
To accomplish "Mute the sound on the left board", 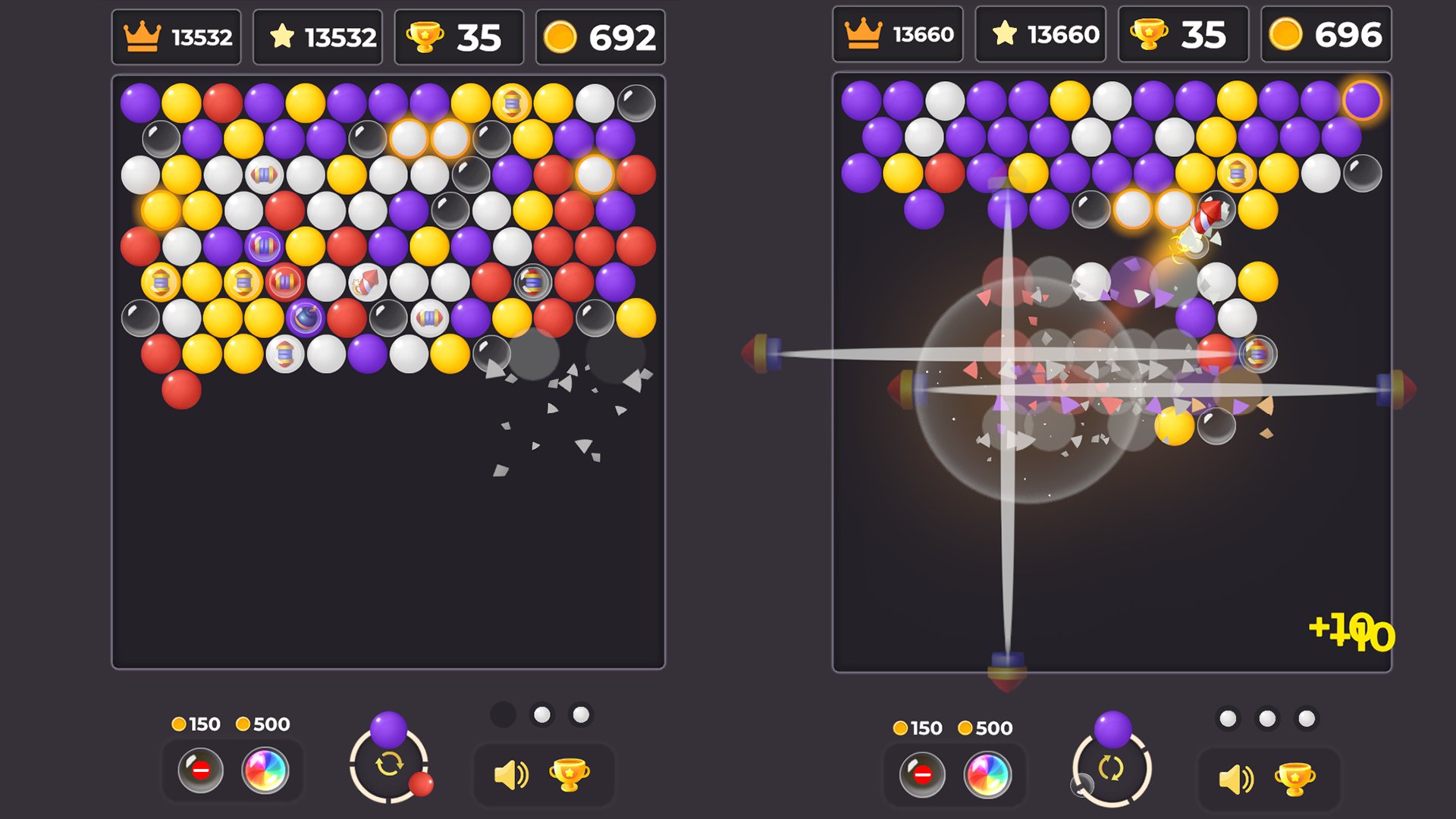I will pos(513,774).
